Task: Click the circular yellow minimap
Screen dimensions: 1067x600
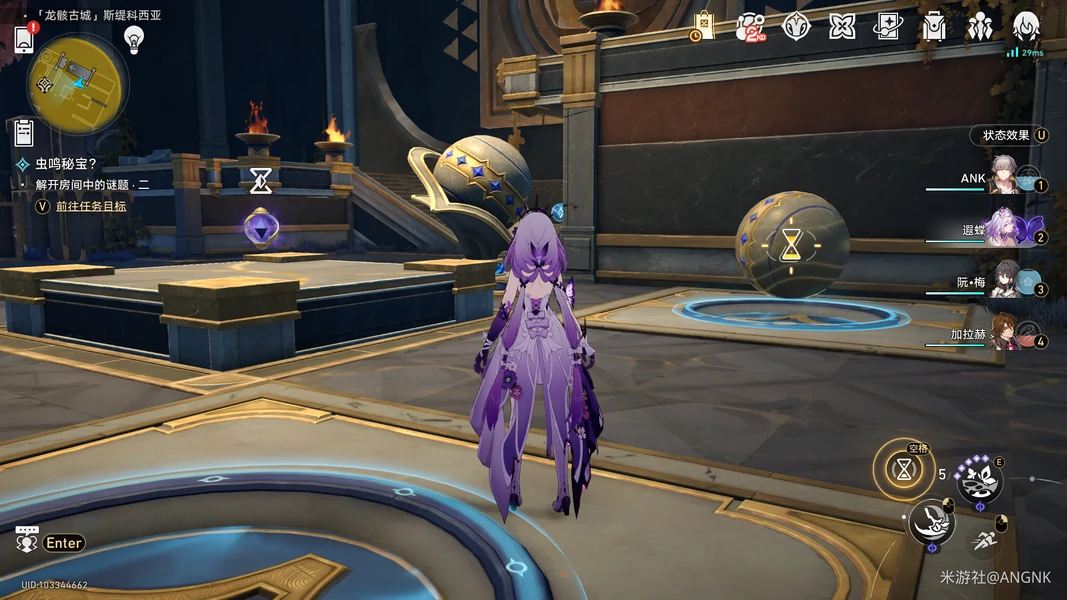Action: tap(77, 84)
